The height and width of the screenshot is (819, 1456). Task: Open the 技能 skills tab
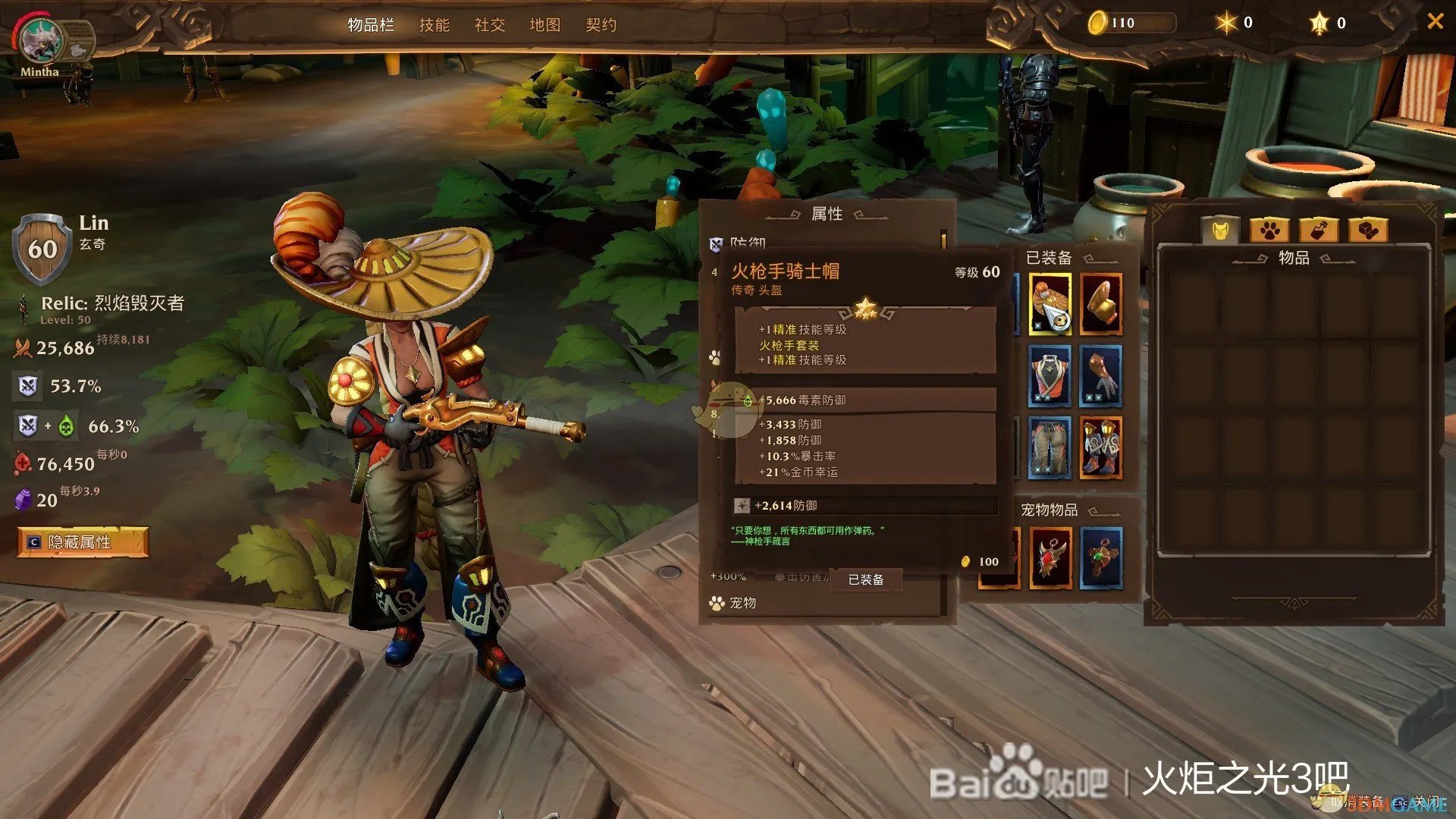point(435,25)
